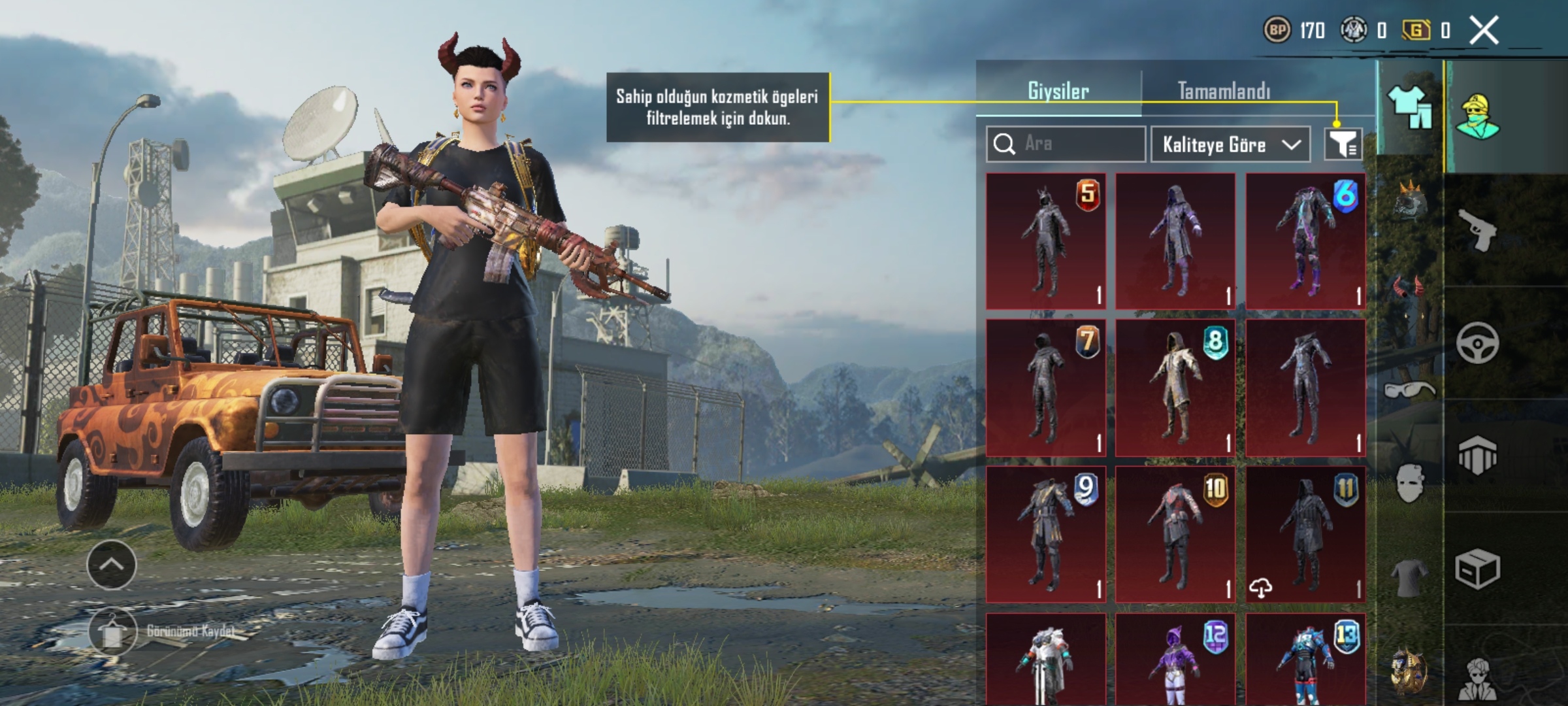Open the Tamamlandı tab
Viewport: 1568px width, 706px height.
[1224, 91]
